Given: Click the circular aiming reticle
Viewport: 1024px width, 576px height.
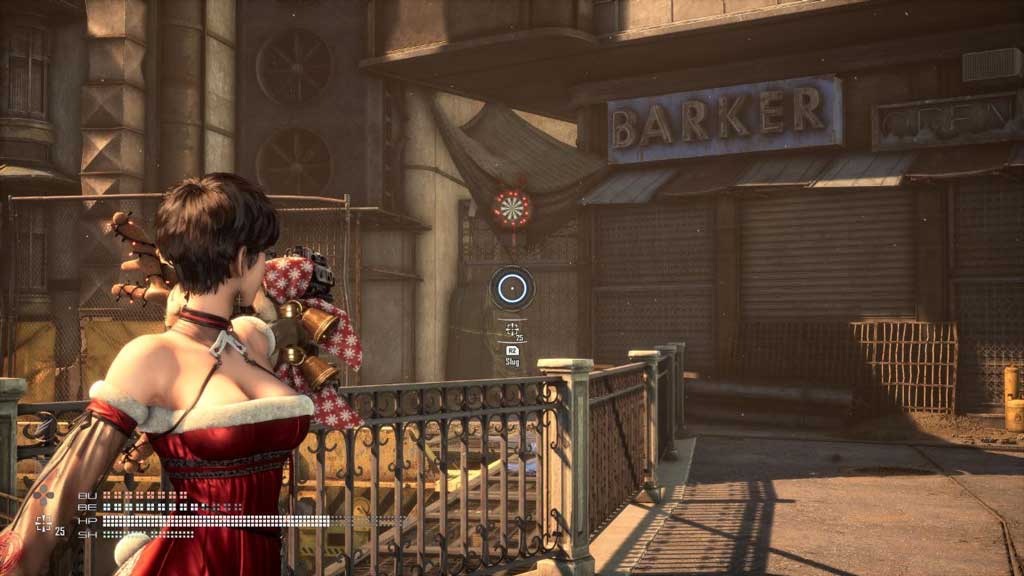Looking at the screenshot, I should pos(512,288).
